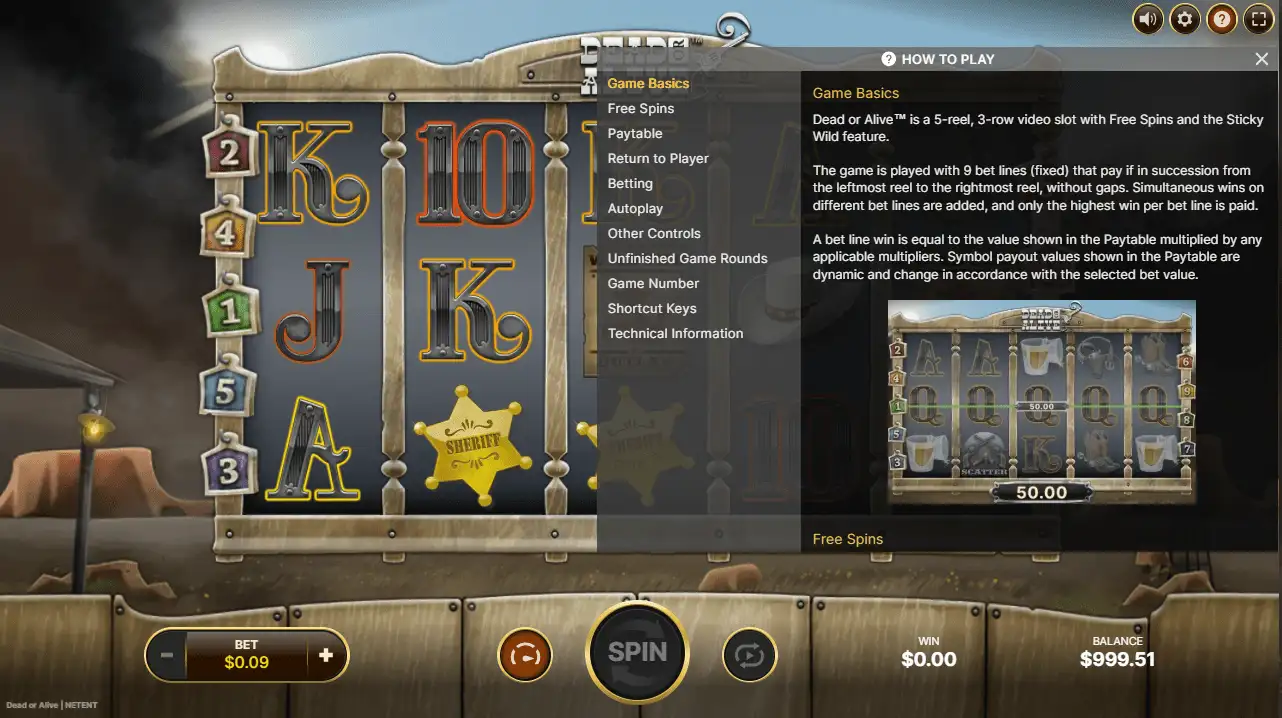Show the Shortcut Keys section
The height and width of the screenshot is (718, 1282).
coord(652,308)
